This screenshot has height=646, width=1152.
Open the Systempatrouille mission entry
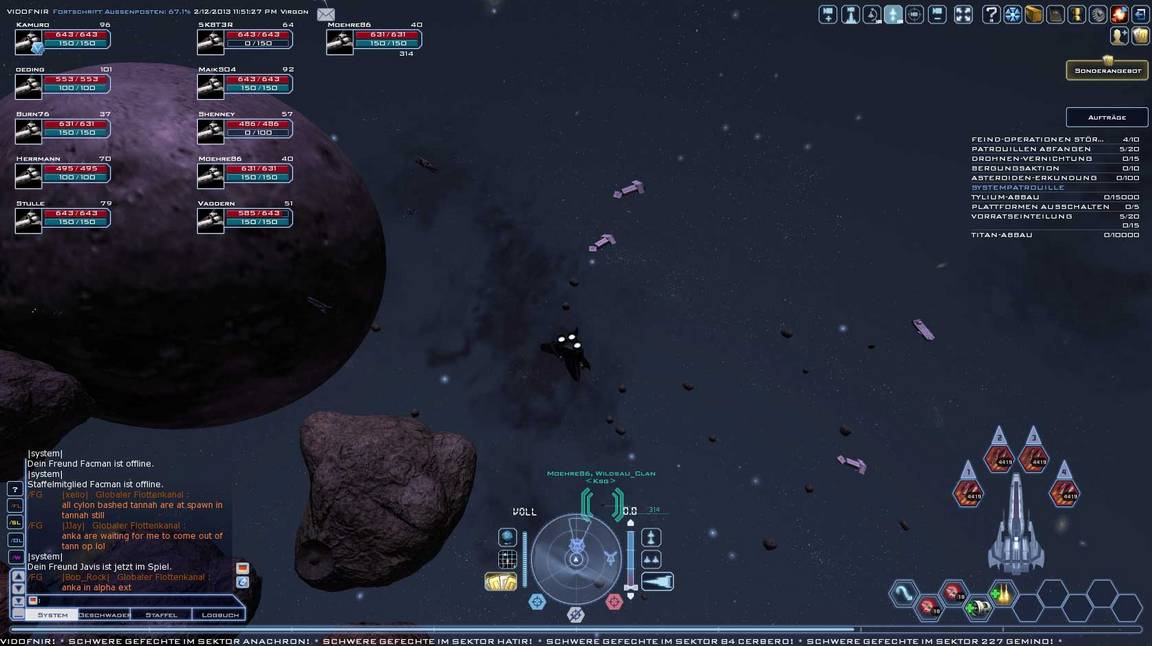tap(1017, 187)
